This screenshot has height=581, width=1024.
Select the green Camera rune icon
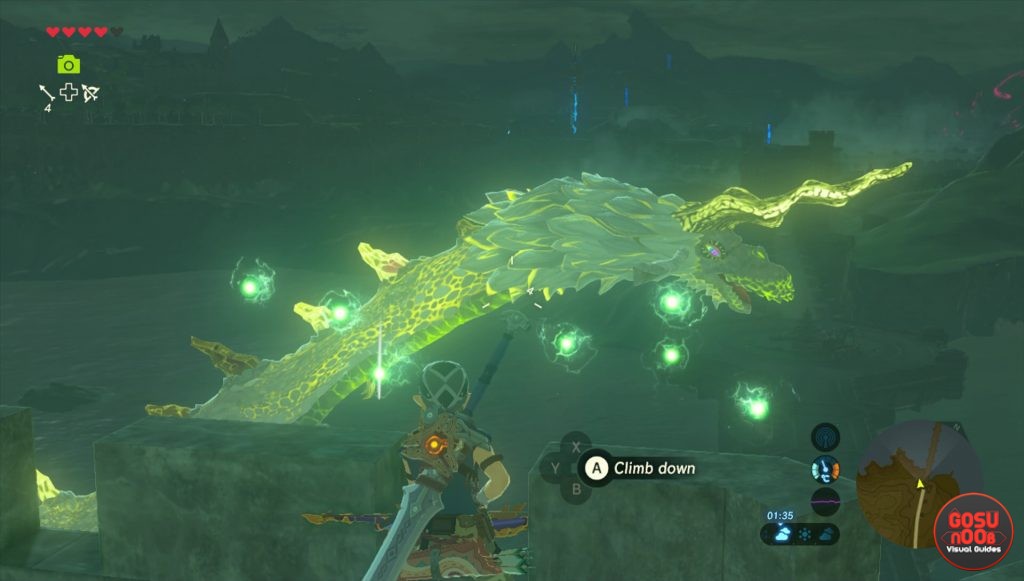(68, 65)
